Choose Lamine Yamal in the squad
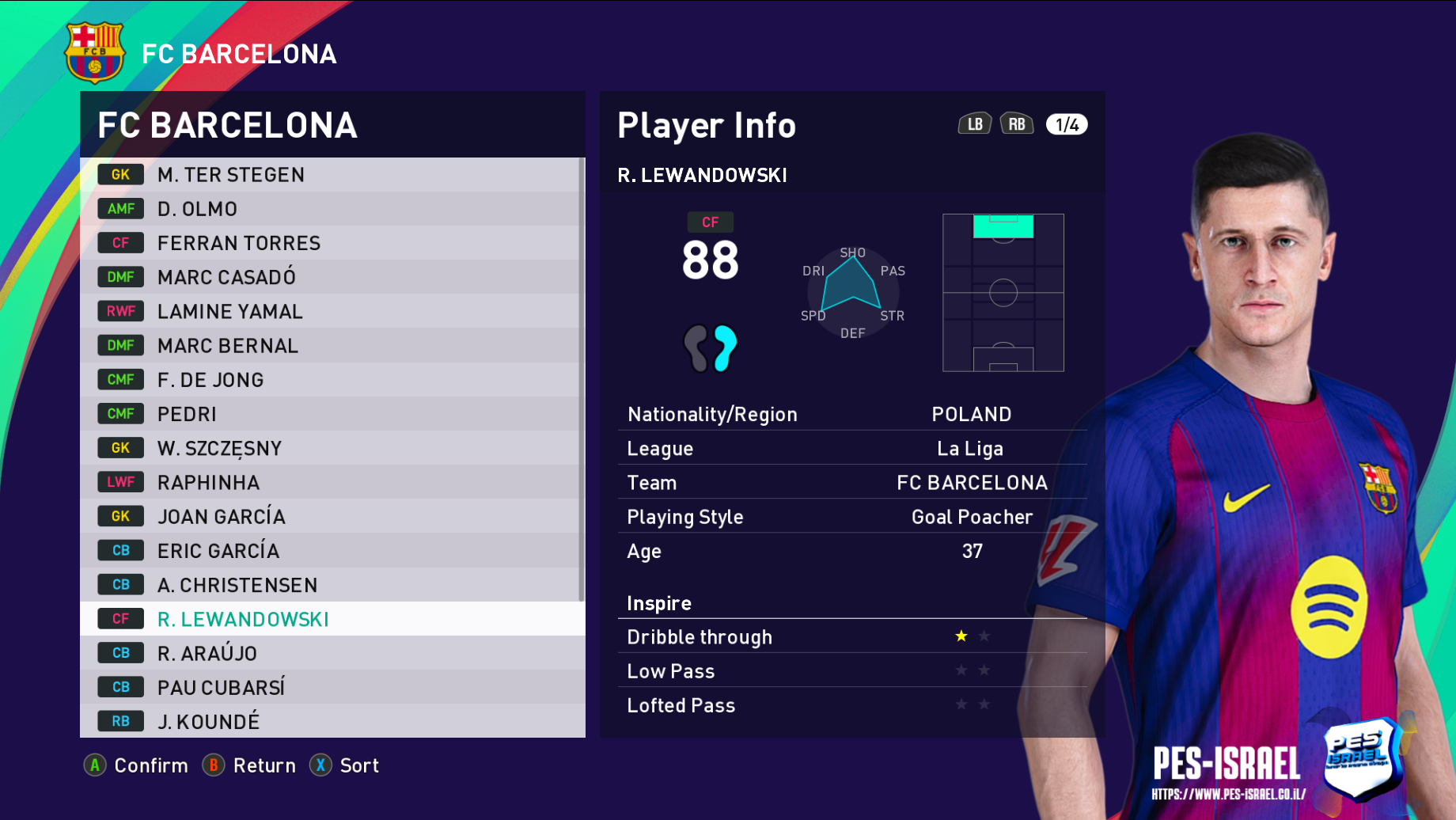This screenshot has height=820, width=1456. 332,311
